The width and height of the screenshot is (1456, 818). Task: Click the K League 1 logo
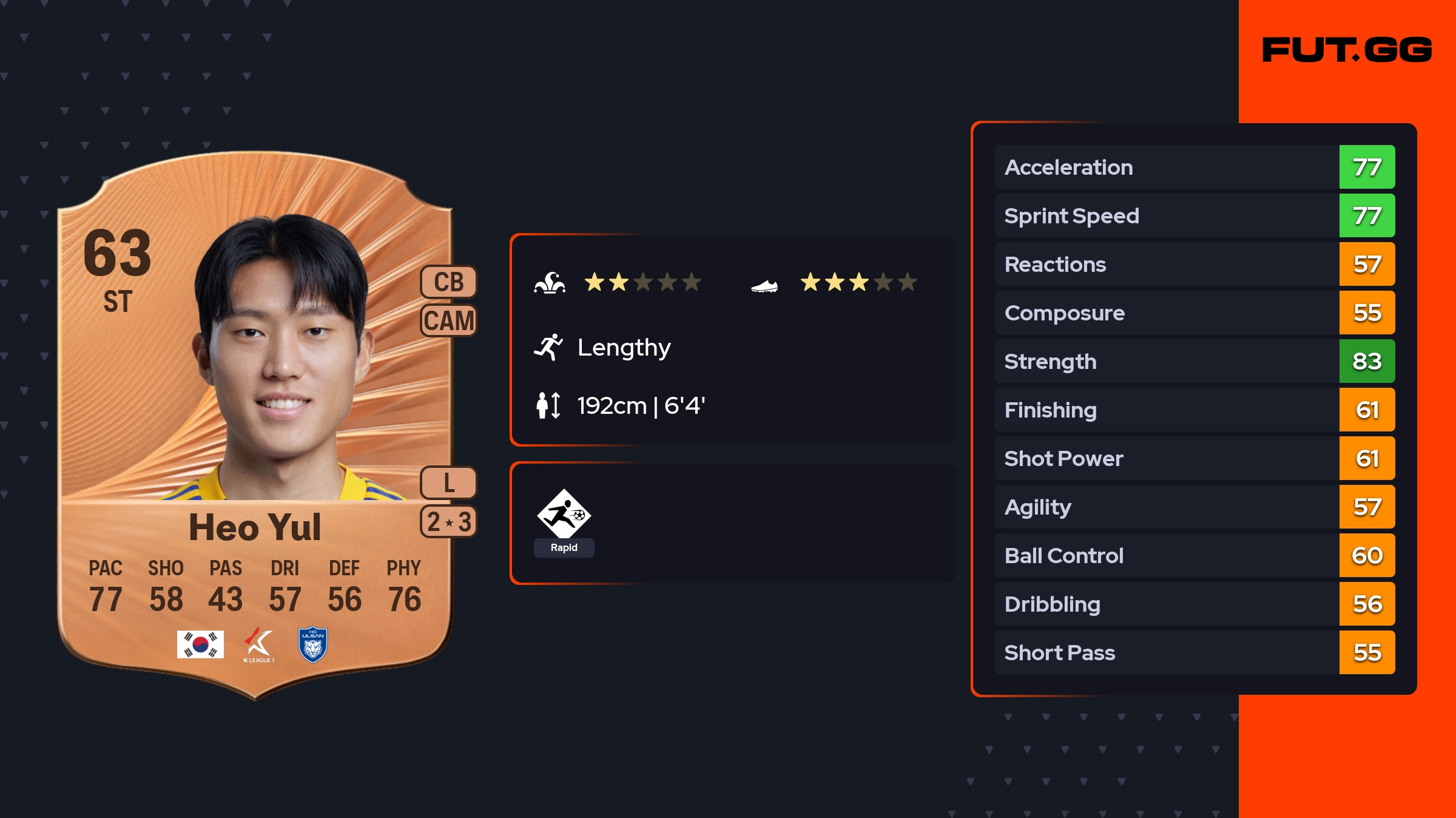pos(259,644)
